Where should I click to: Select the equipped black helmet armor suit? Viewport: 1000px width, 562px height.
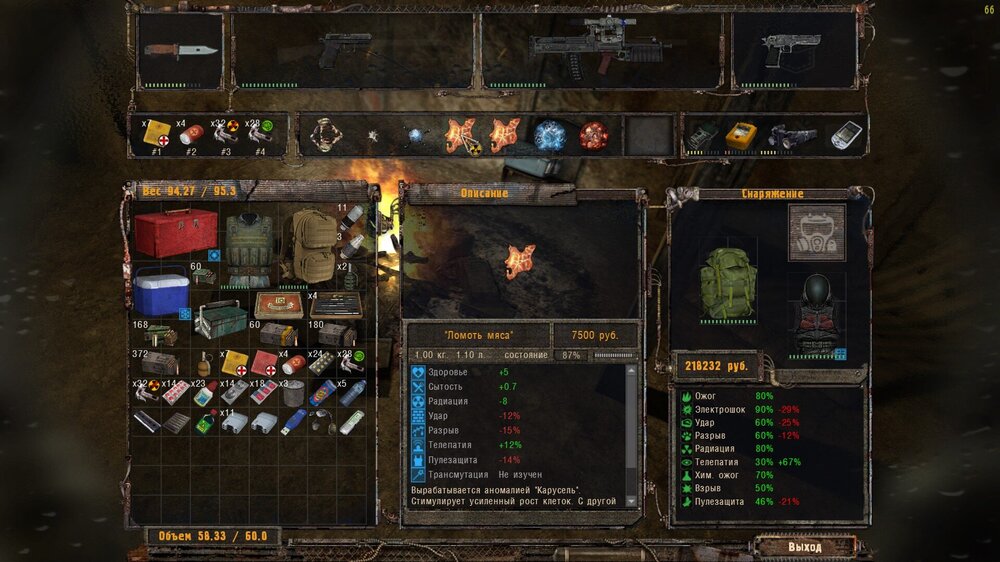813,312
